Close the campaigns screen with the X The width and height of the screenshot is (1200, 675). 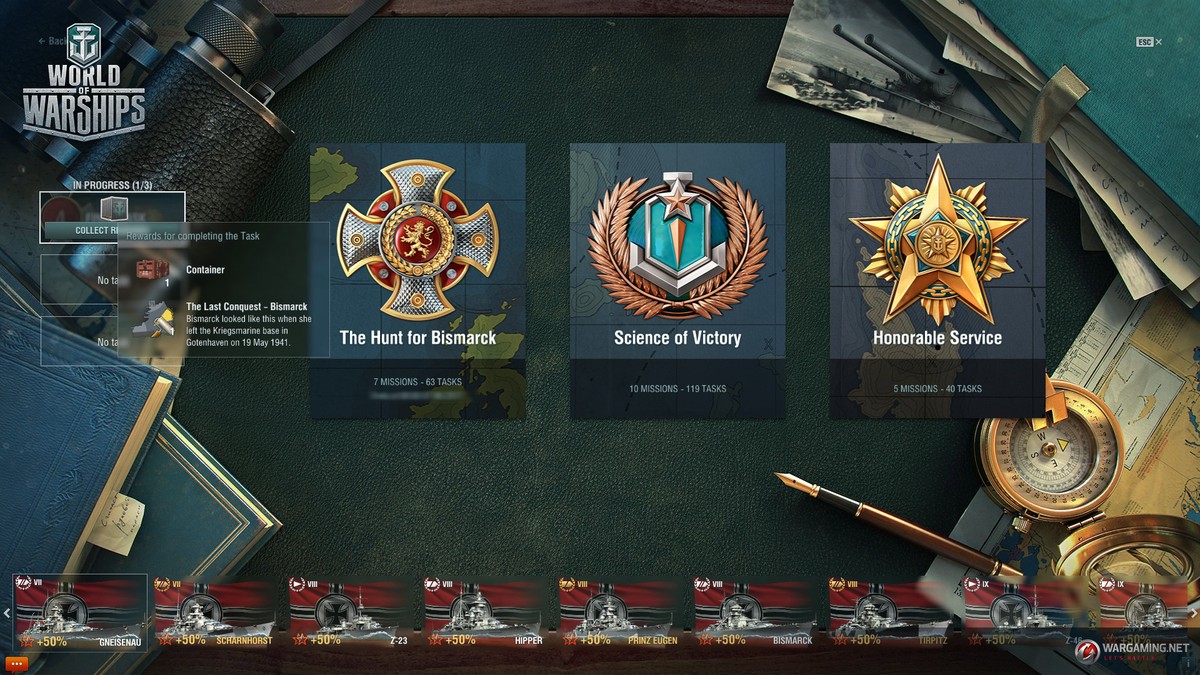tap(1159, 42)
